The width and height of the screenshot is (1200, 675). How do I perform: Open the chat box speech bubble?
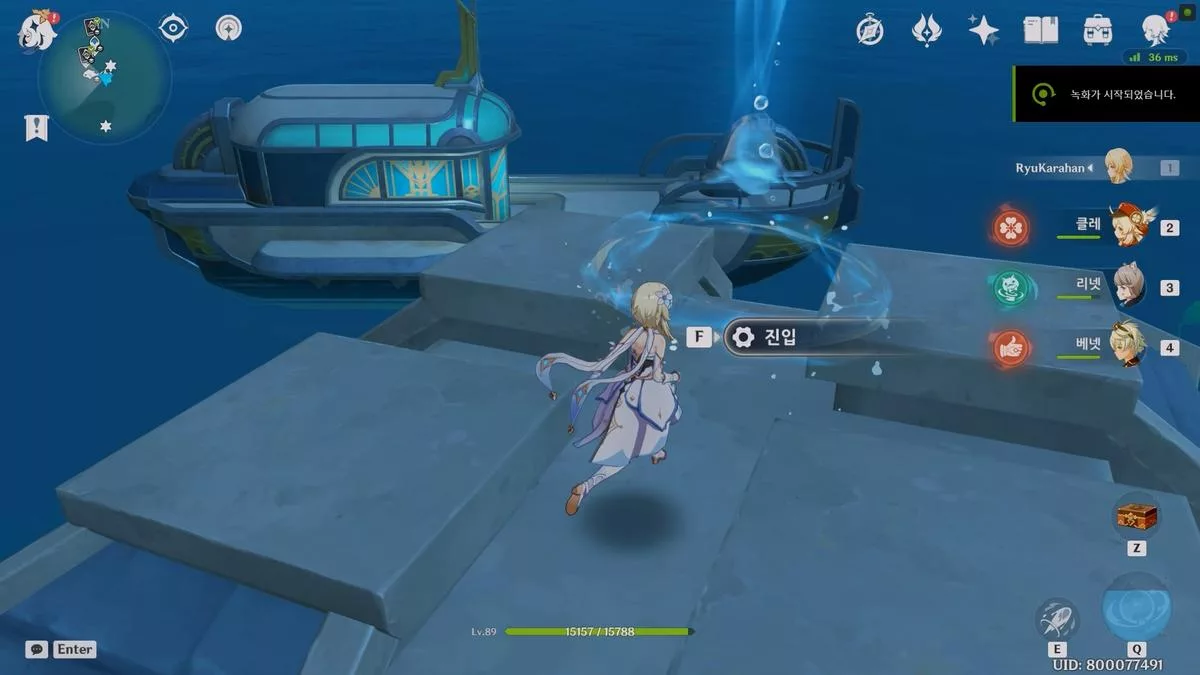tap(37, 649)
